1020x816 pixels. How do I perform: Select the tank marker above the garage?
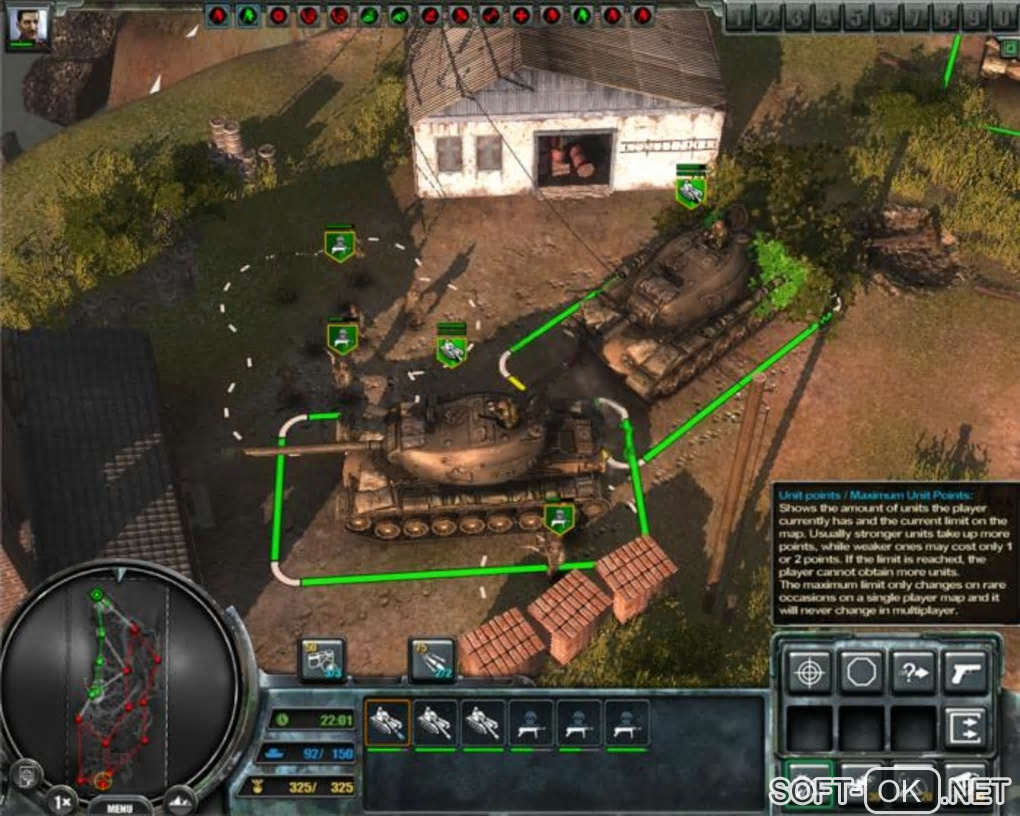click(x=690, y=190)
